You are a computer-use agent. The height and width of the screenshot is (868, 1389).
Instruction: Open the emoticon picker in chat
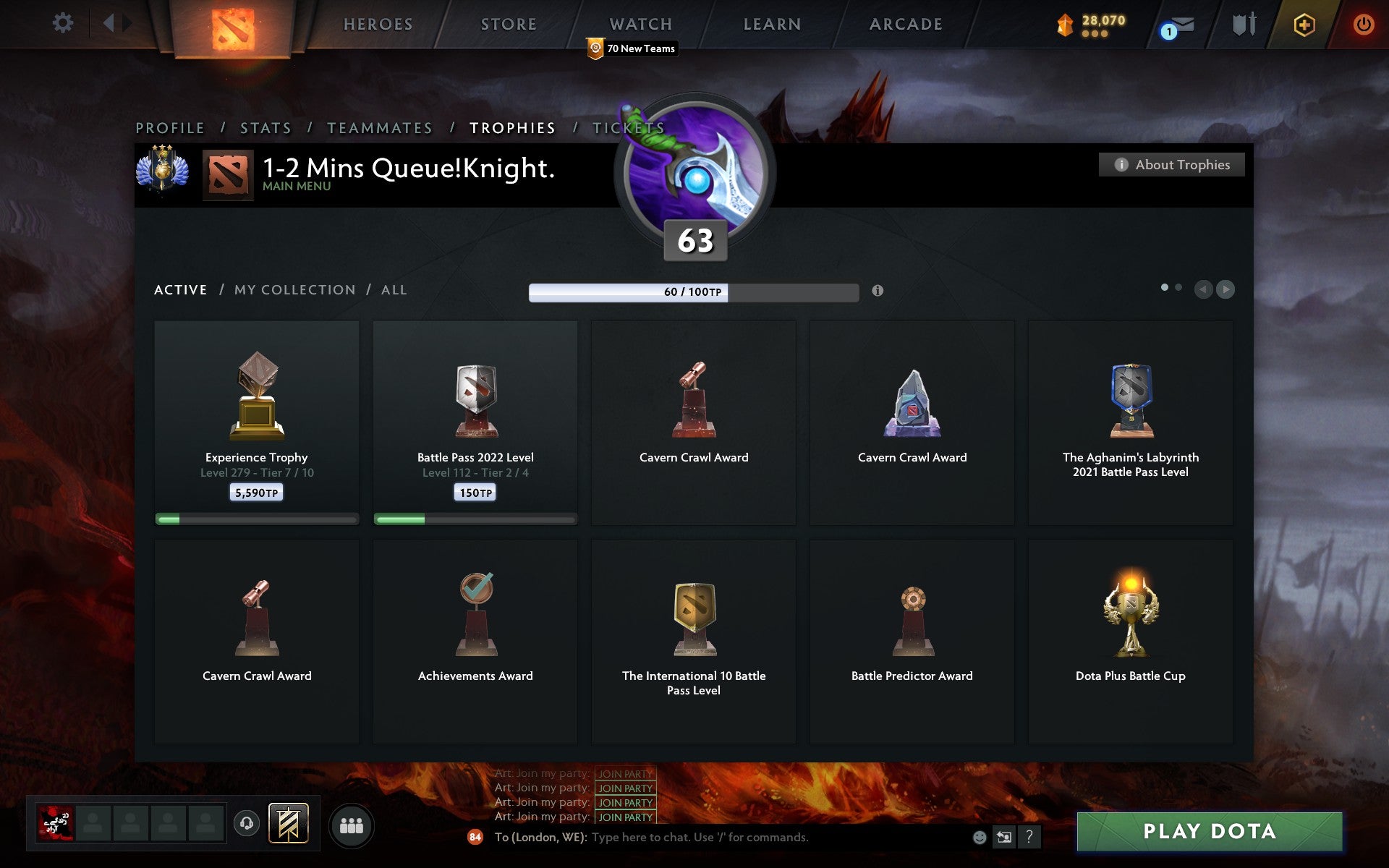click(x=981, y=838)
